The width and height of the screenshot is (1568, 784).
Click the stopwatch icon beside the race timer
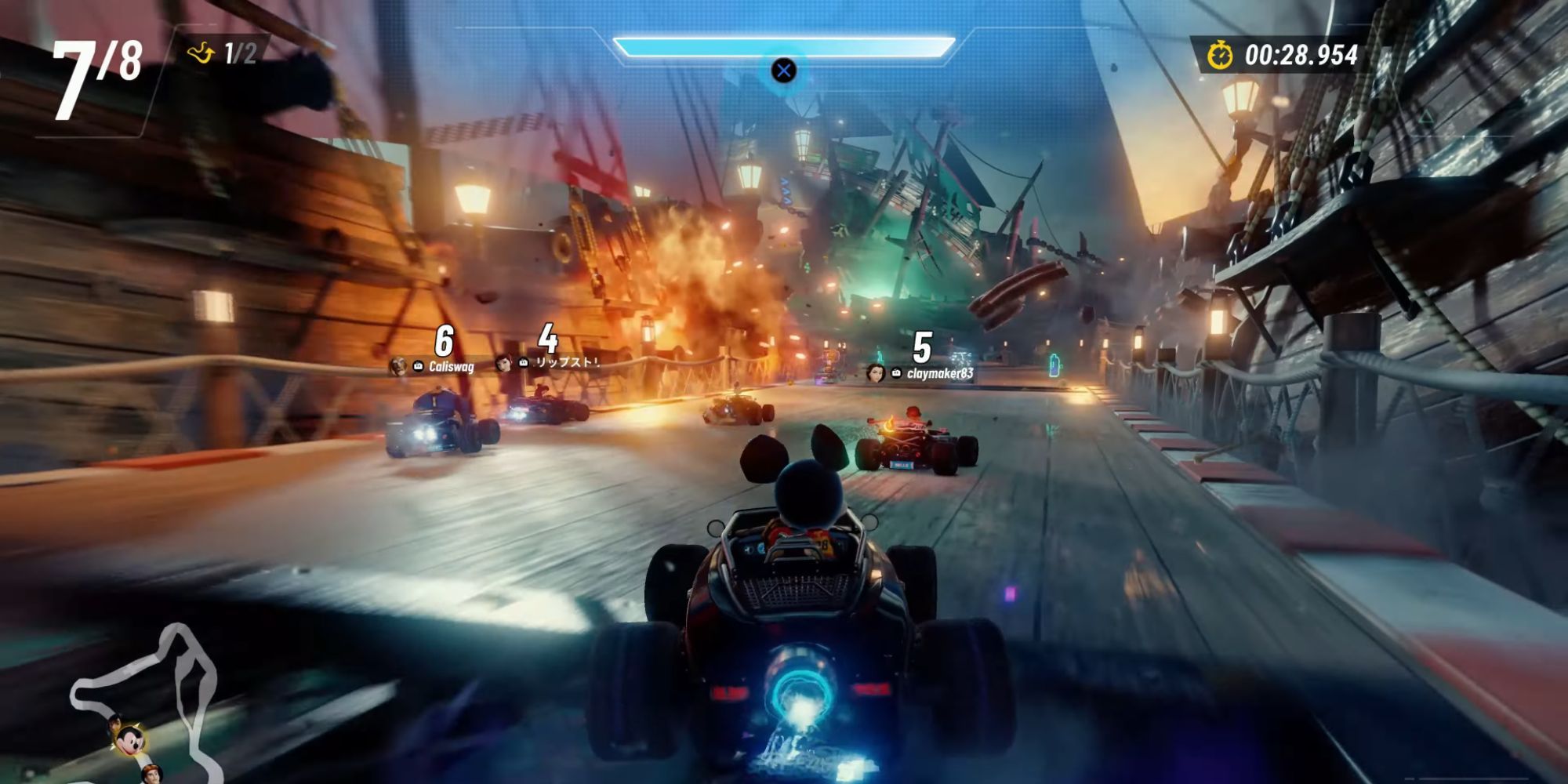pos(1219,55)
